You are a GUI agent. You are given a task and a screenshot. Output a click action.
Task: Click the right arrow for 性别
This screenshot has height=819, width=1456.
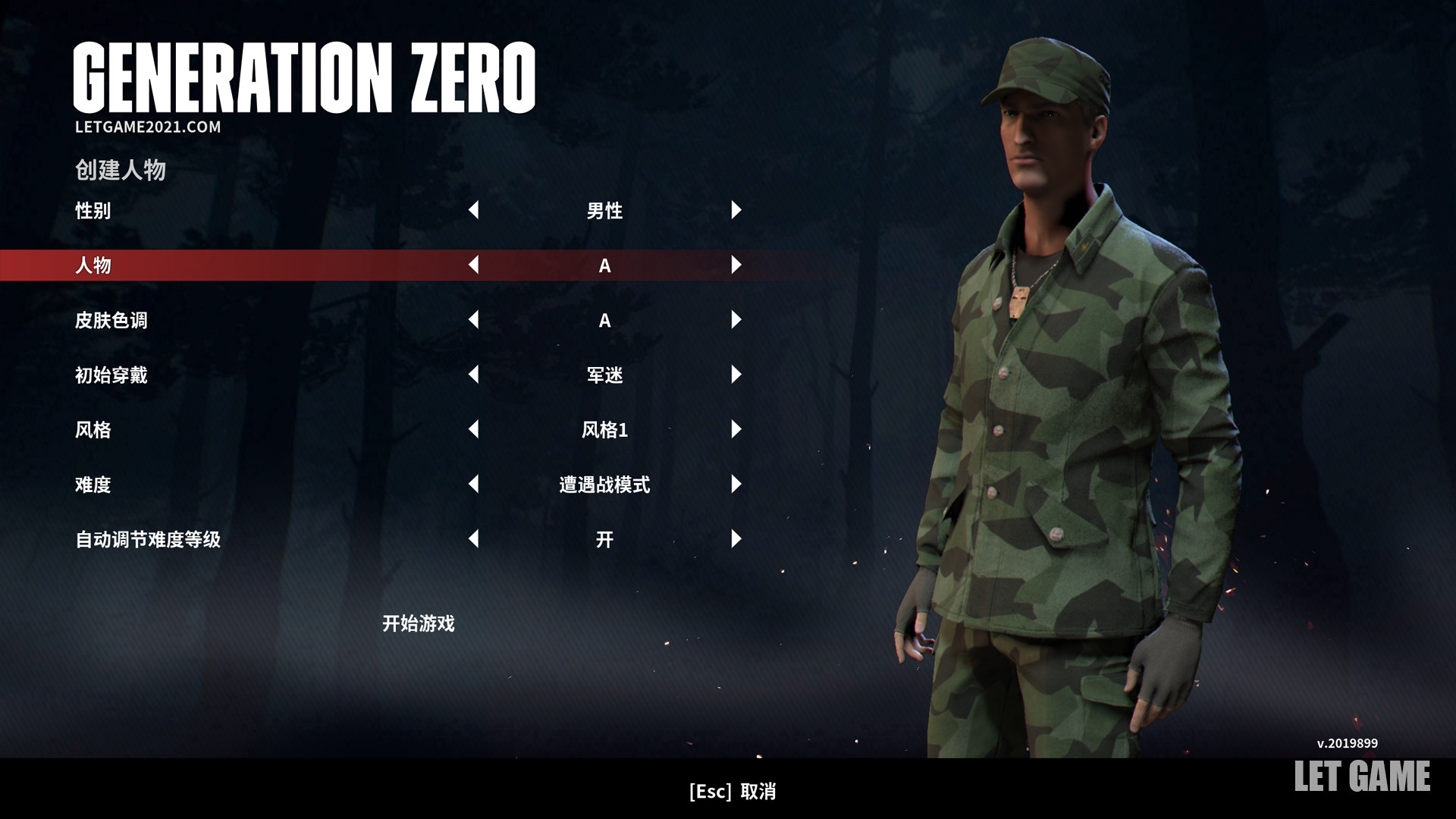736,210
